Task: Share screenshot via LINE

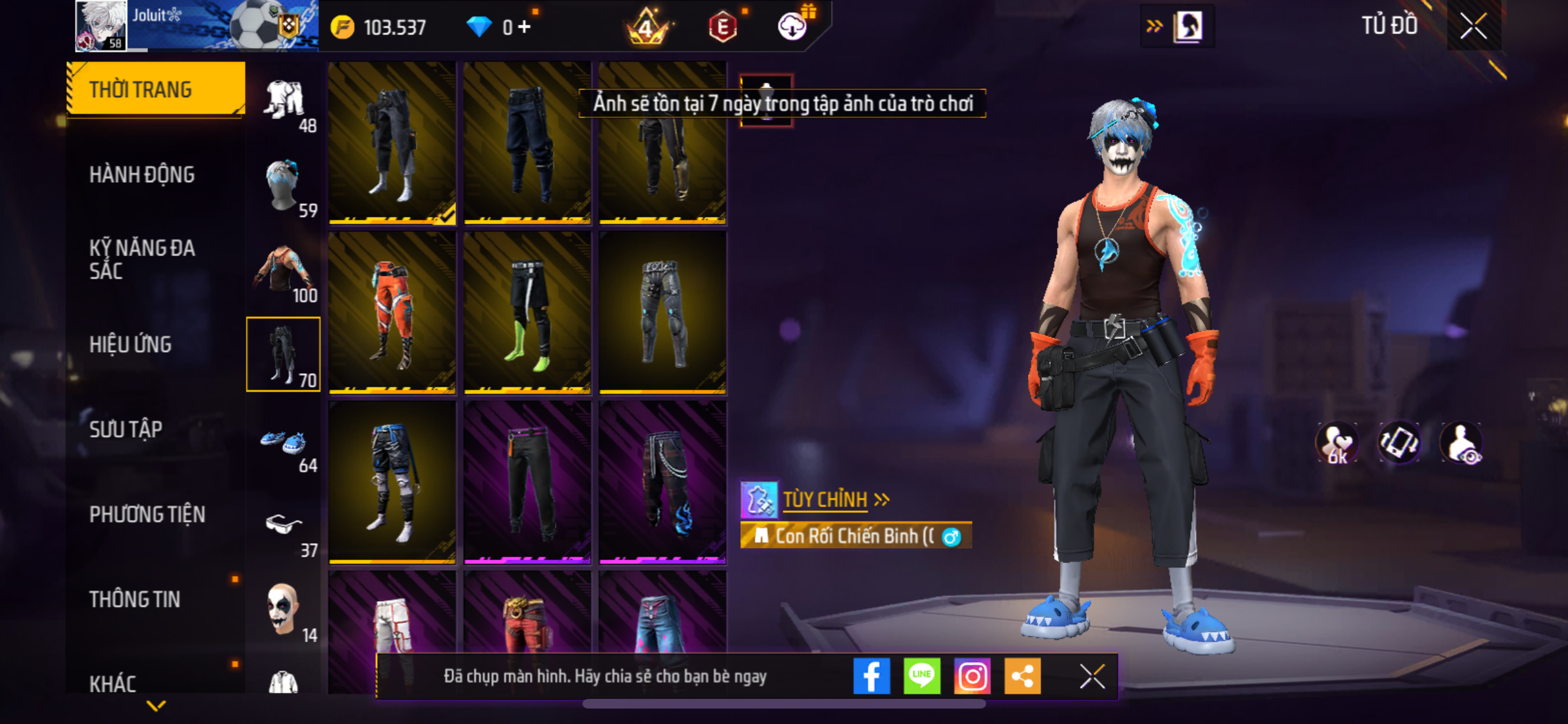Action: pyautogui.click(x=921, y=676)
